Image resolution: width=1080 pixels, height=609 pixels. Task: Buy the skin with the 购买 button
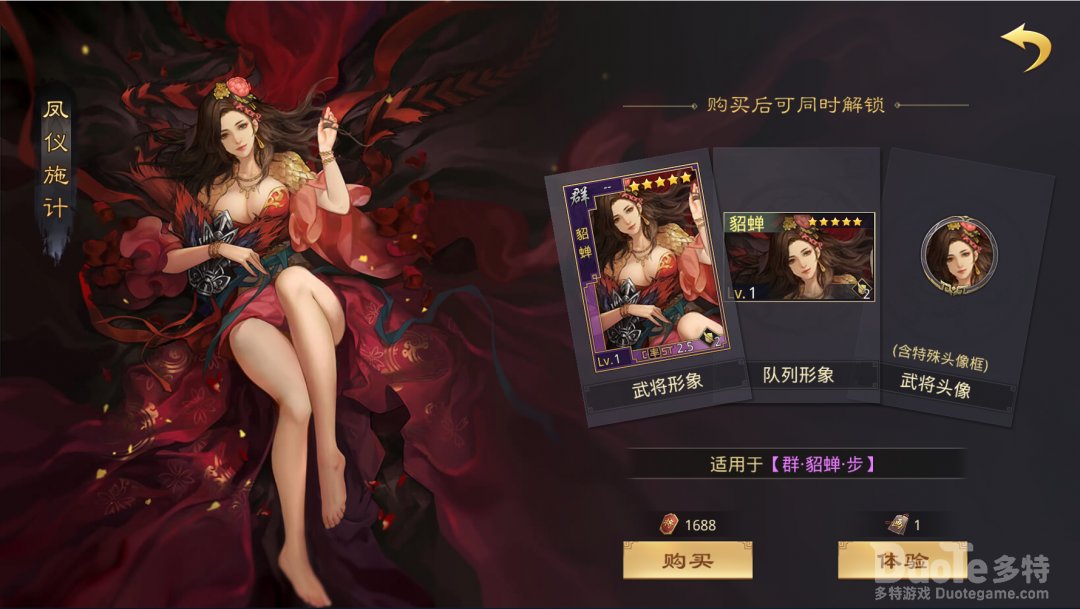coord(687,560)
